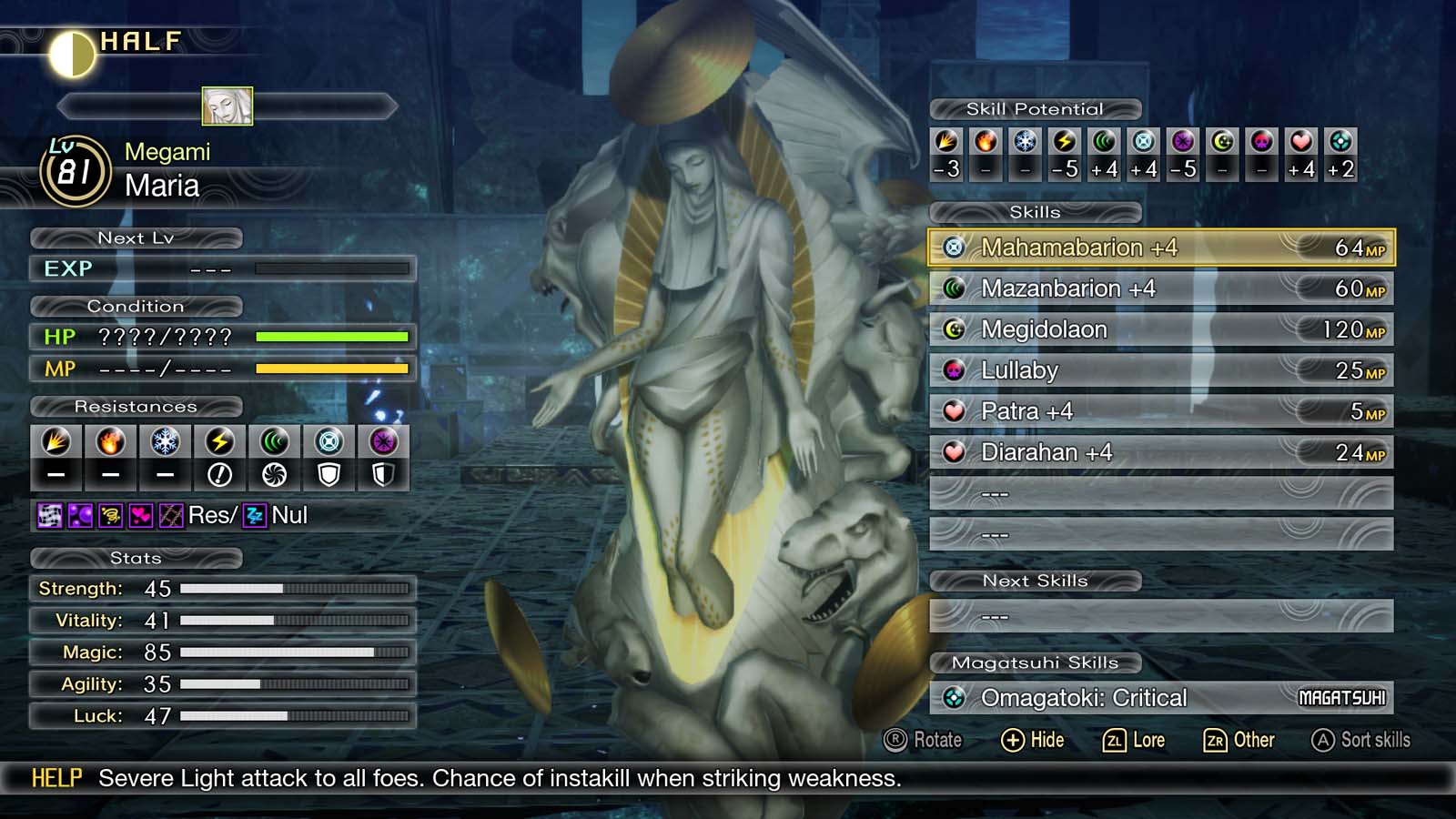Select the Physical icon in the Resistances row

(x=56, y=443)
